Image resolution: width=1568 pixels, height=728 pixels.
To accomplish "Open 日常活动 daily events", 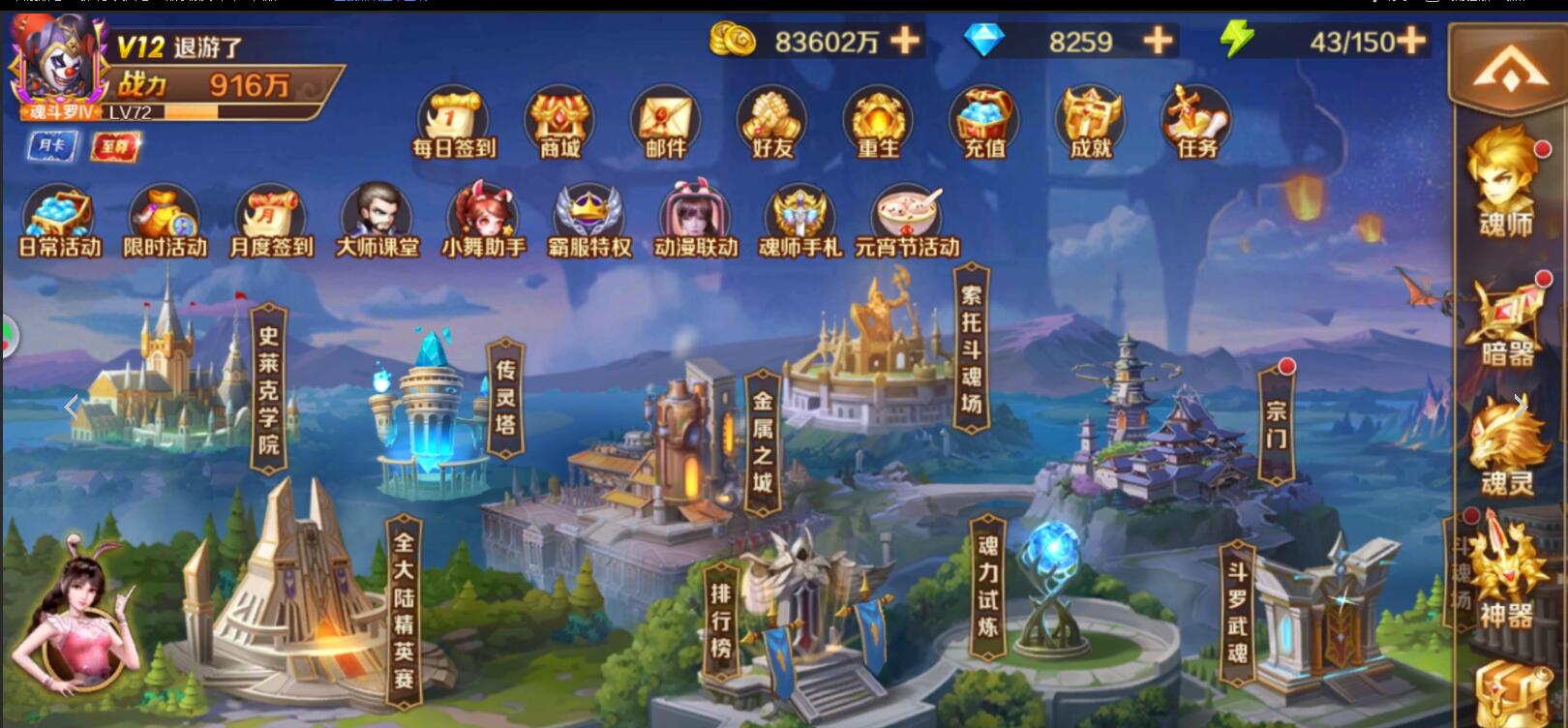I will pyautogui.click(x=60, y=222).
